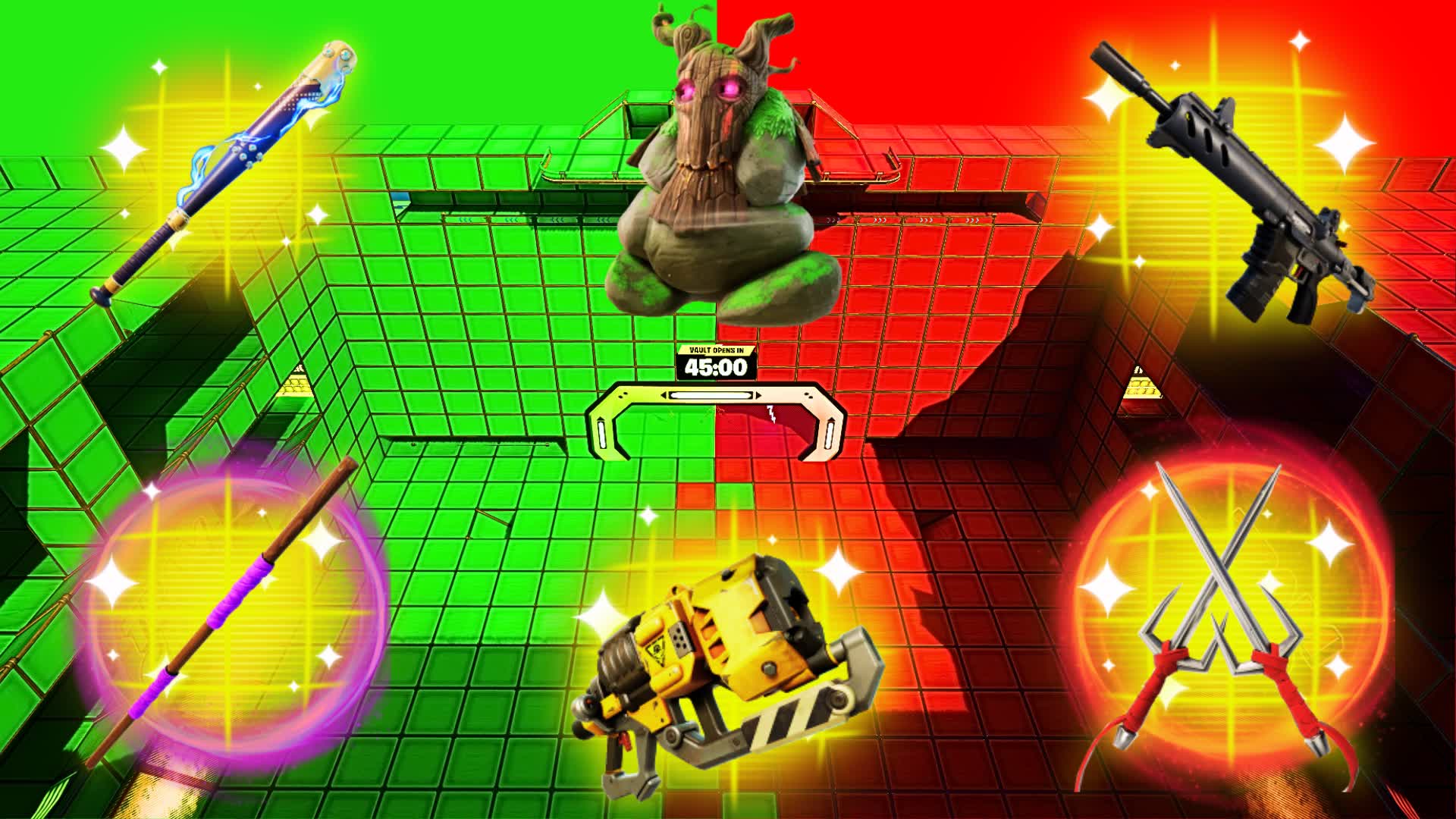Toggle the right vertical indicator on the capture frame

pos(830,436)
